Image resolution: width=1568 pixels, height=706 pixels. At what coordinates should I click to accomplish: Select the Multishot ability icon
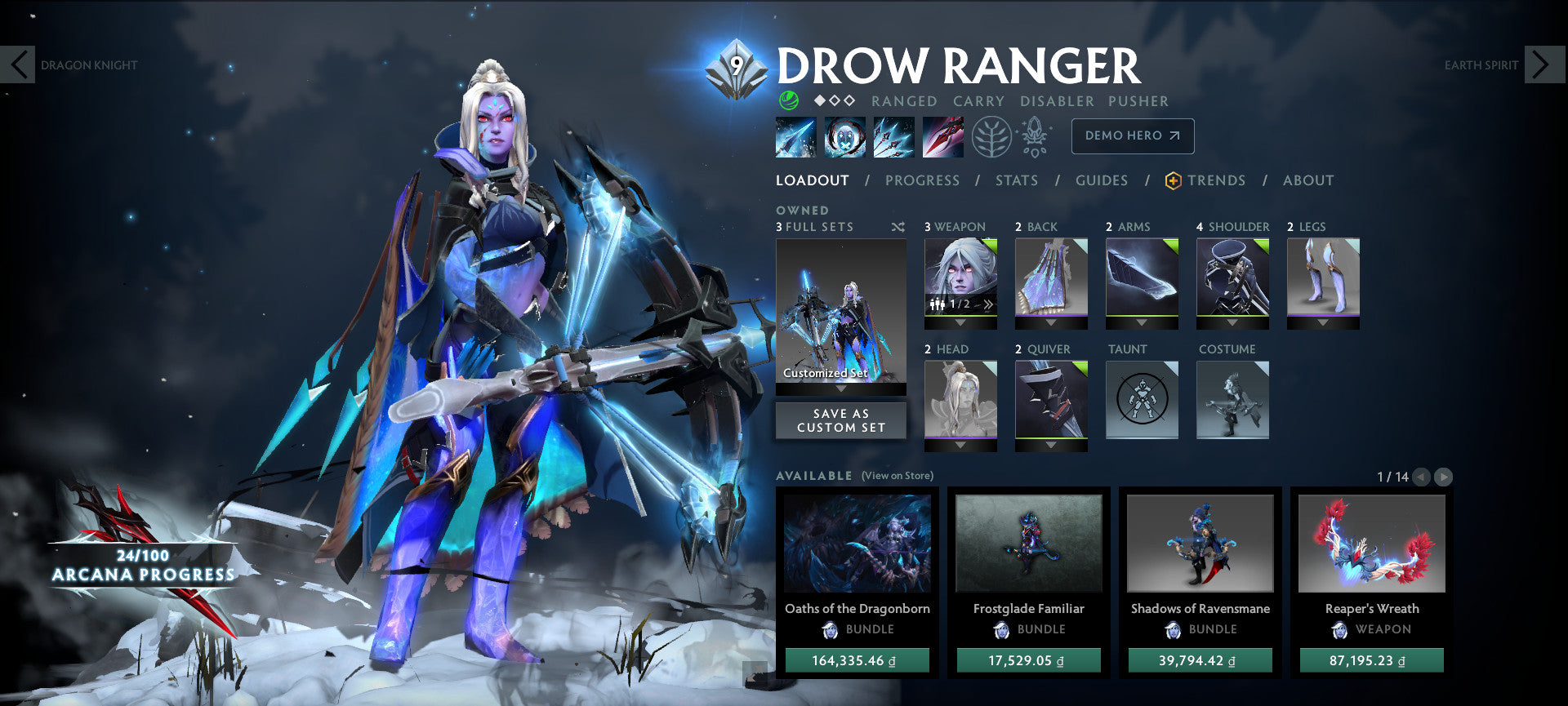click(893, 136)
